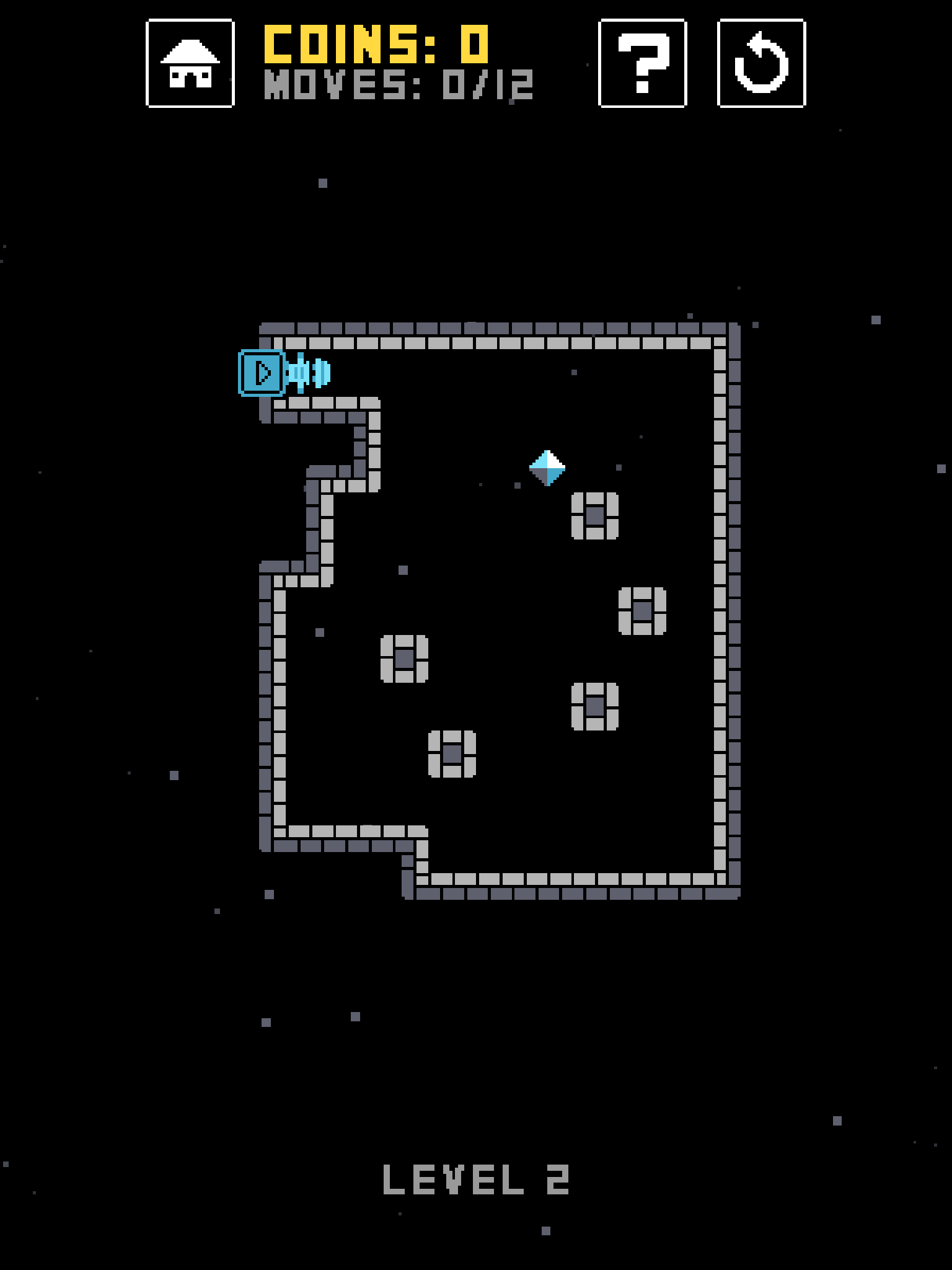
Task: Click the blue diamond gem
Action: point(548,467)
